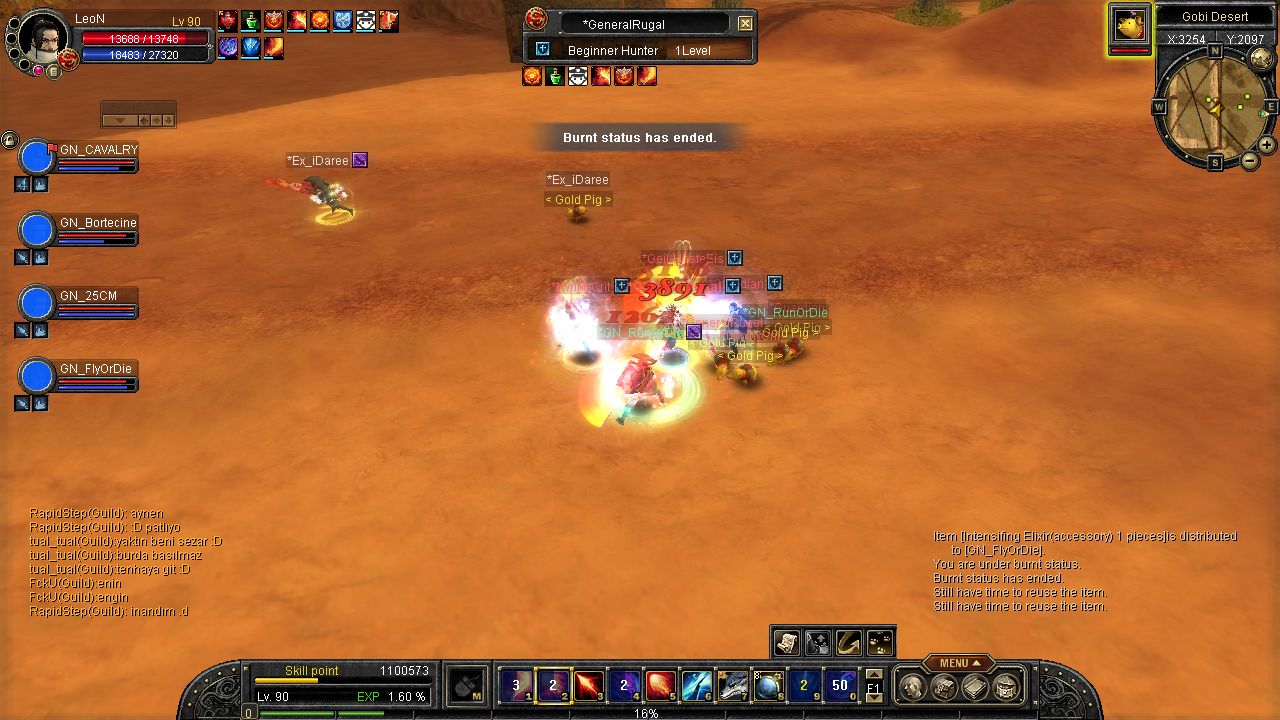
Task: Close the GeneralRugal target window
Action: (745, 24)
